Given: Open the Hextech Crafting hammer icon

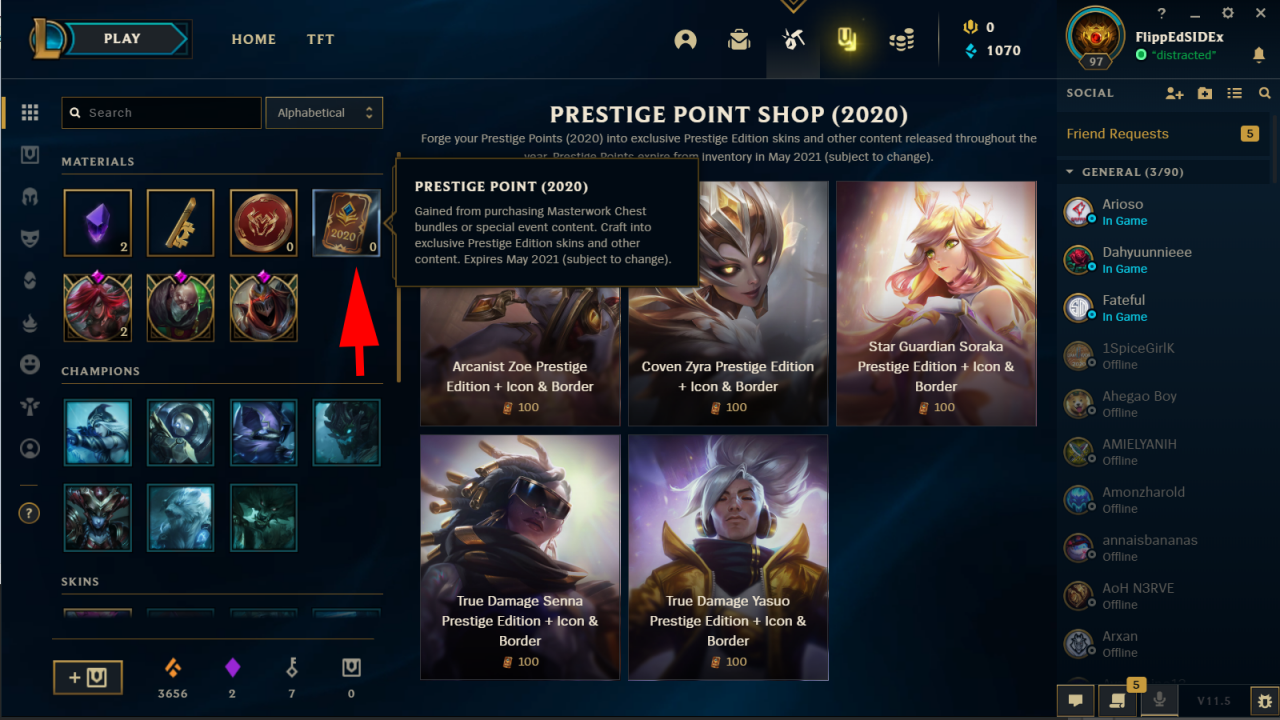Looking at the screenshot, I should 793,40.
